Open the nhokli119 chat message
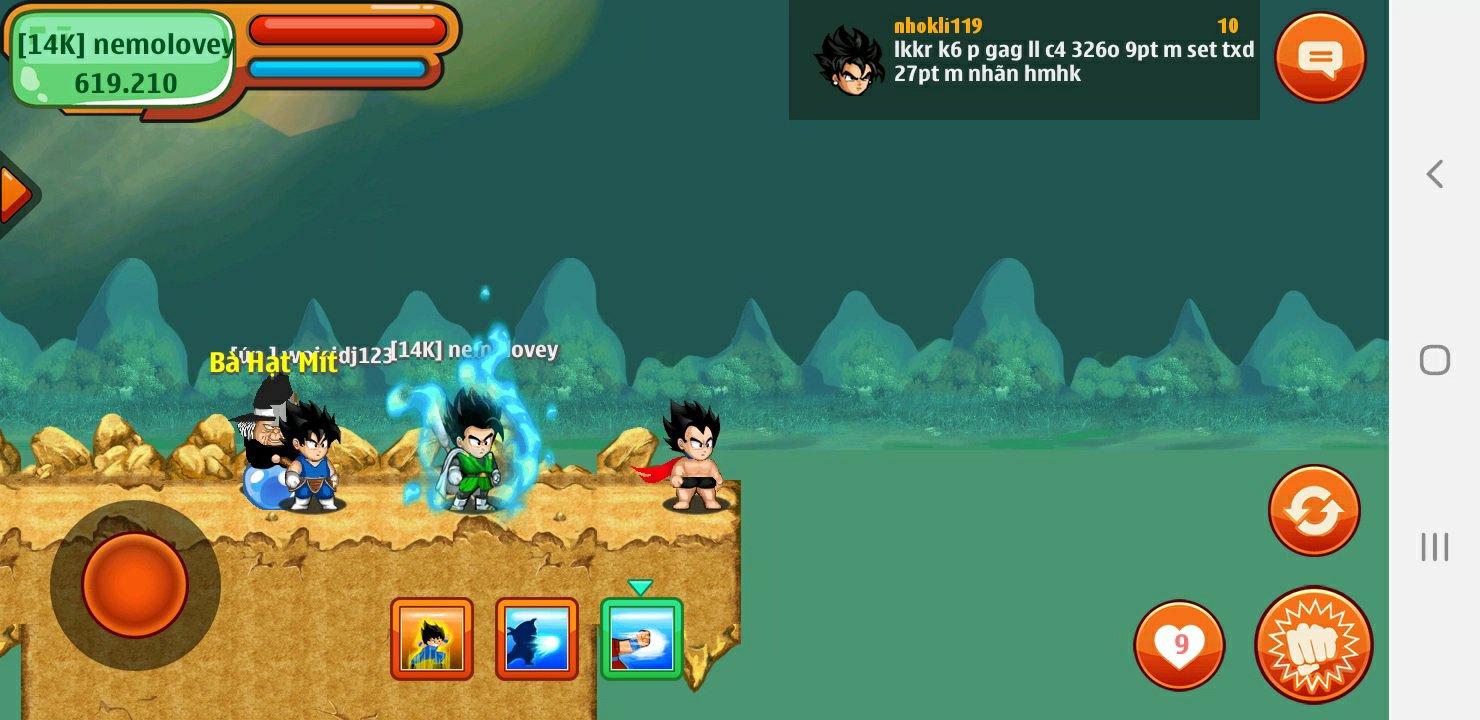The height and width of the screenshot is (720, 1480). click(x=1024, y=60)
